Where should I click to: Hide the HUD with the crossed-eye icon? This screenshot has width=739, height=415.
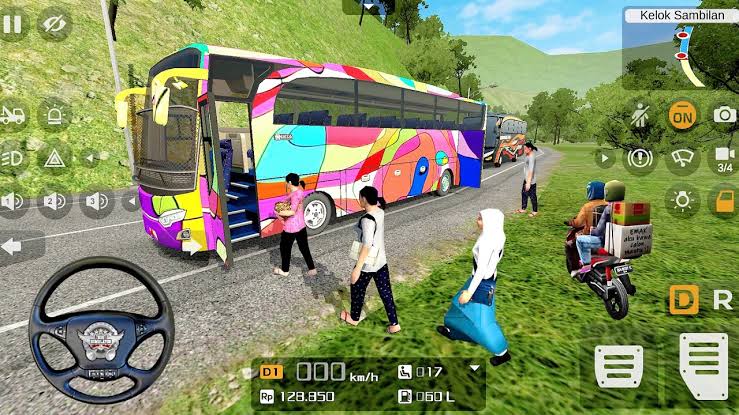[55, 23]
